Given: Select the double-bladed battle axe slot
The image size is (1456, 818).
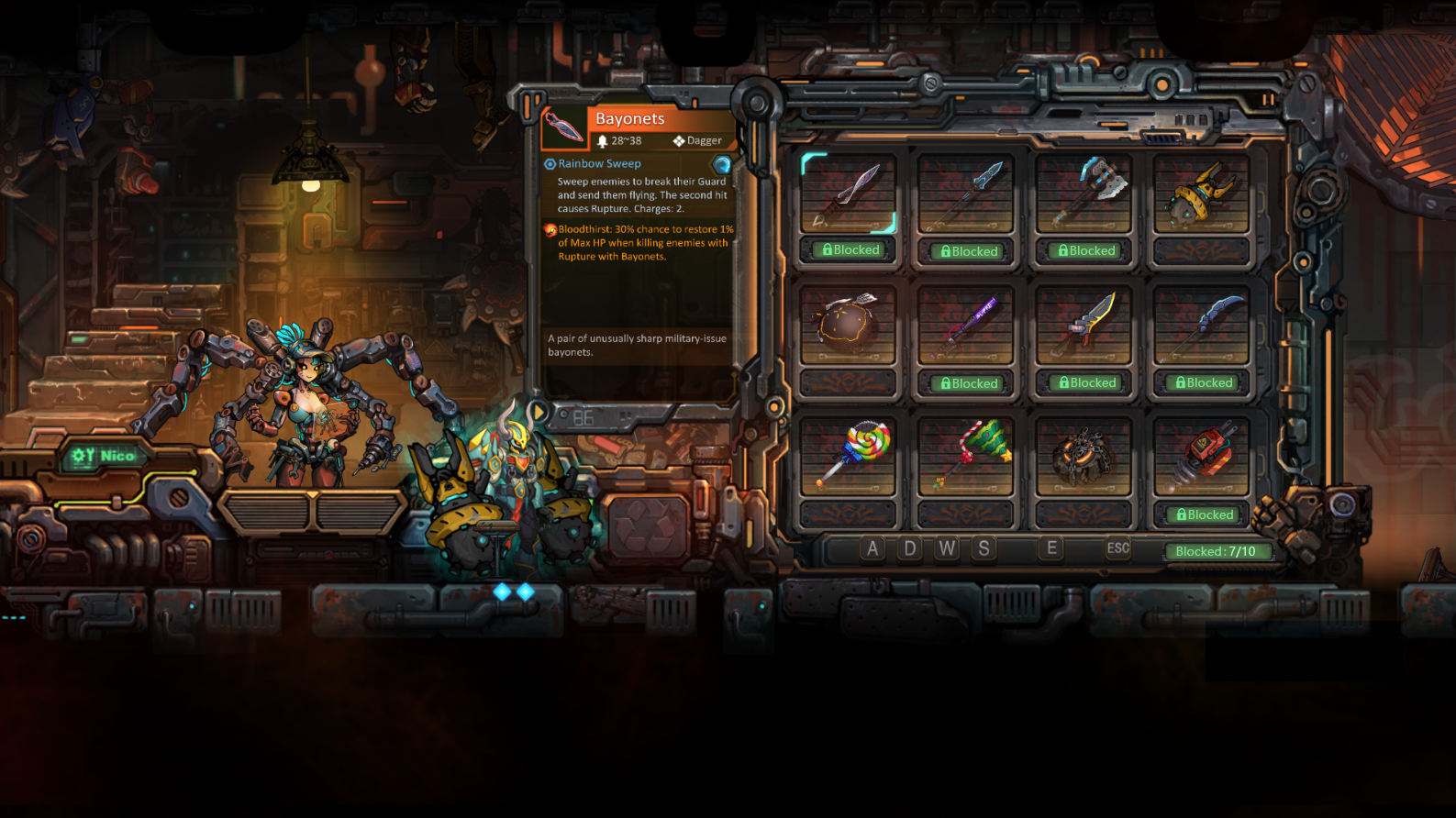Looking at the screenshot, I should (1084, 193).
